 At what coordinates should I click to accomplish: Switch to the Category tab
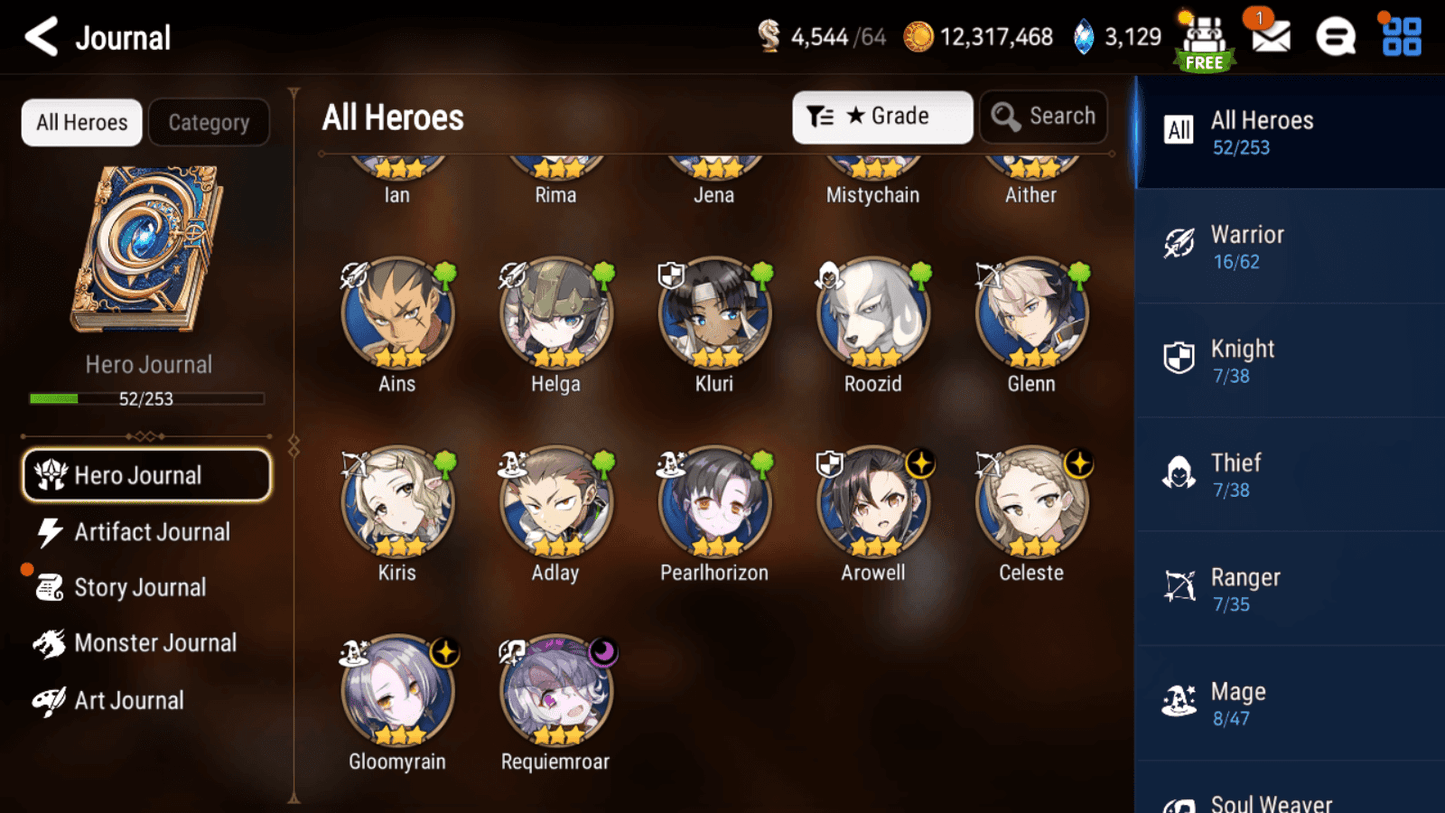pyautogui.click(x=209, y=122)
